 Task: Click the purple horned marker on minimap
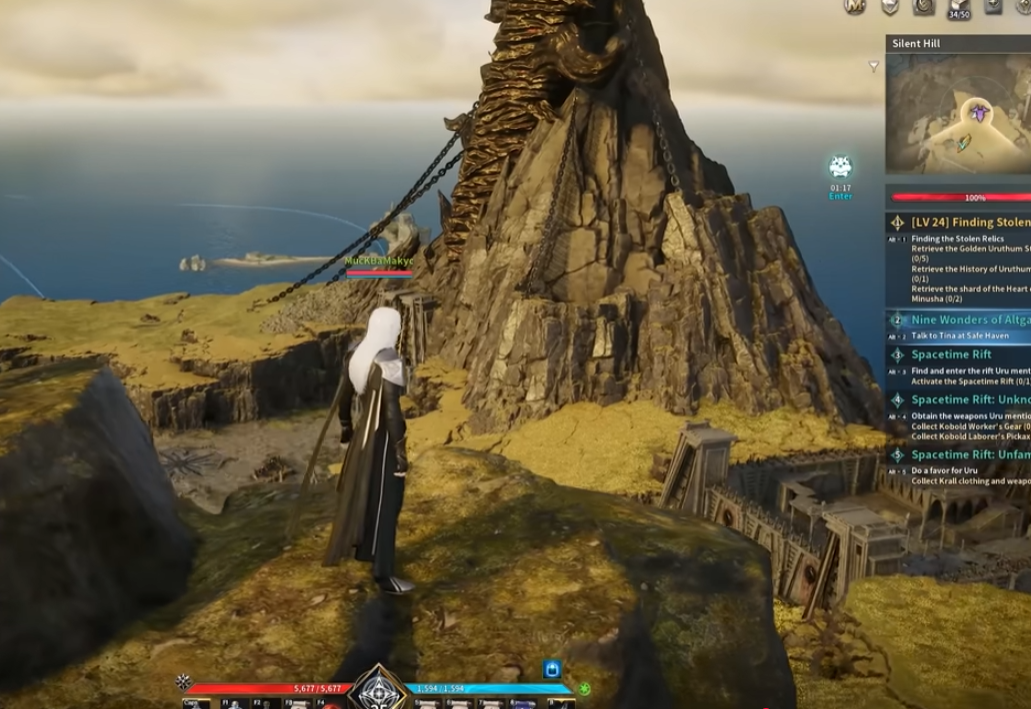pos(979,112)
